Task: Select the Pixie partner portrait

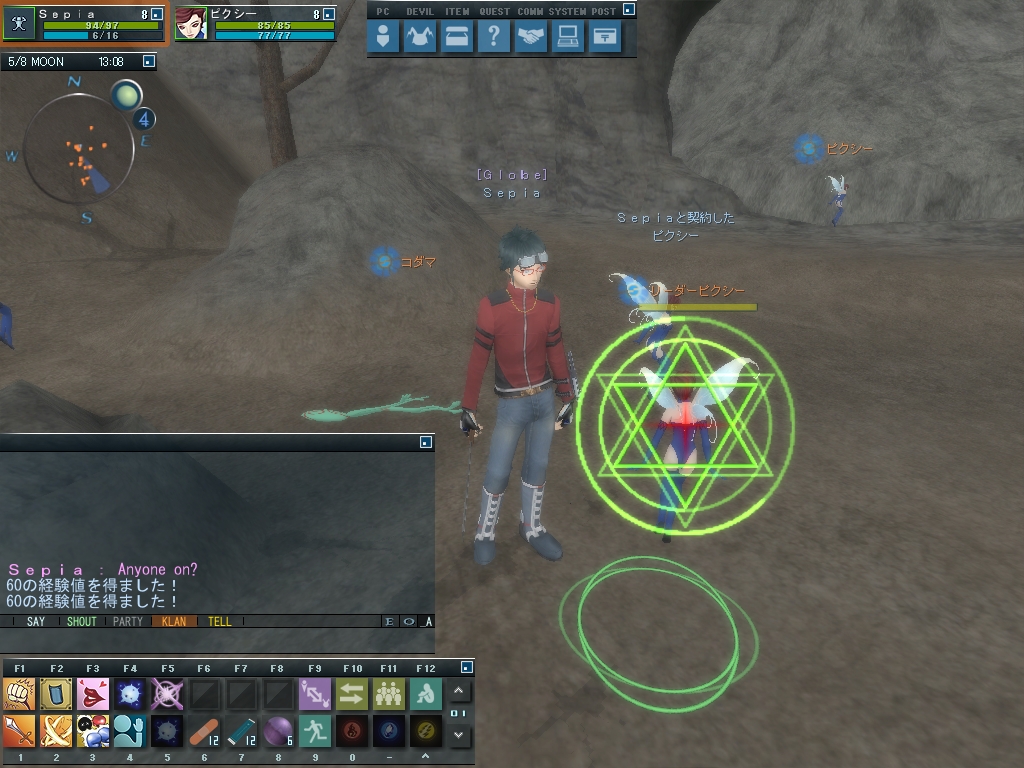Action: tap(191, 23)
